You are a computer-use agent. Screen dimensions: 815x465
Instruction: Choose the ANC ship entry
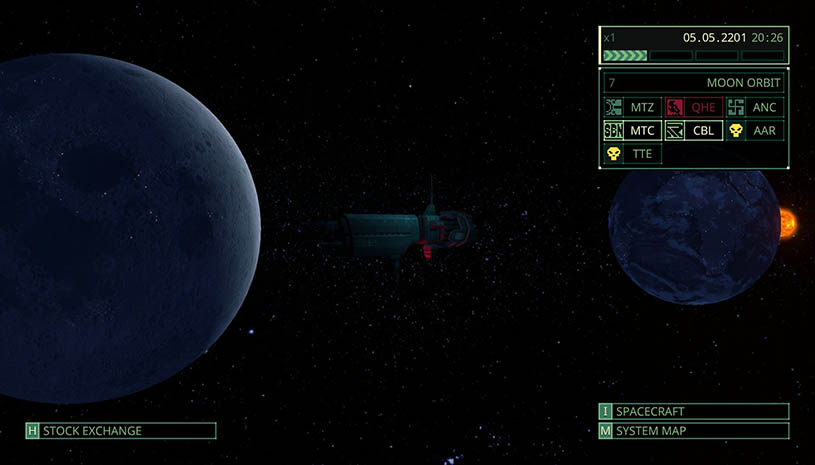[x=754, y=107]
